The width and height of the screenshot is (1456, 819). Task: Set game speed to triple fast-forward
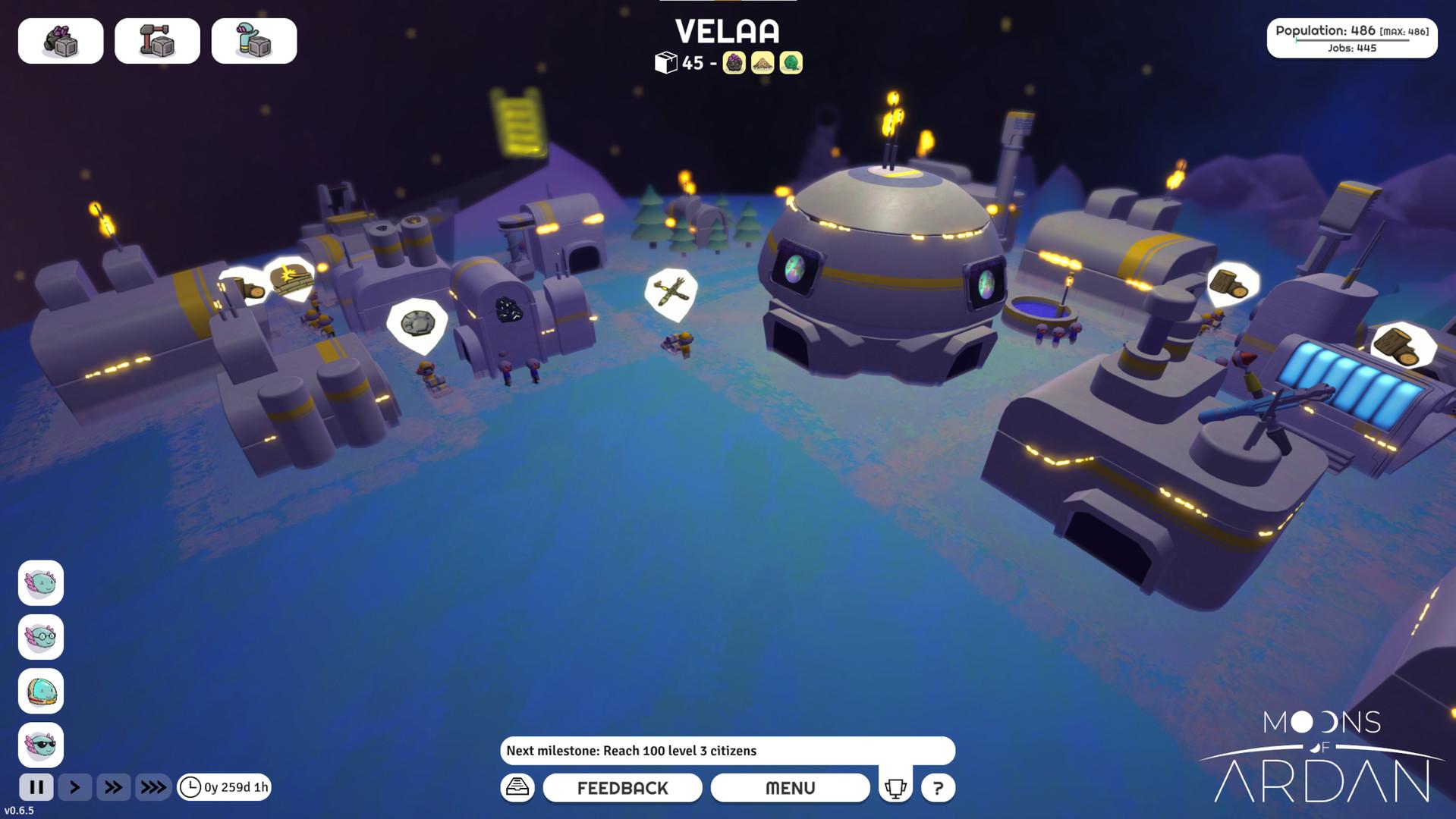[153, 787]
